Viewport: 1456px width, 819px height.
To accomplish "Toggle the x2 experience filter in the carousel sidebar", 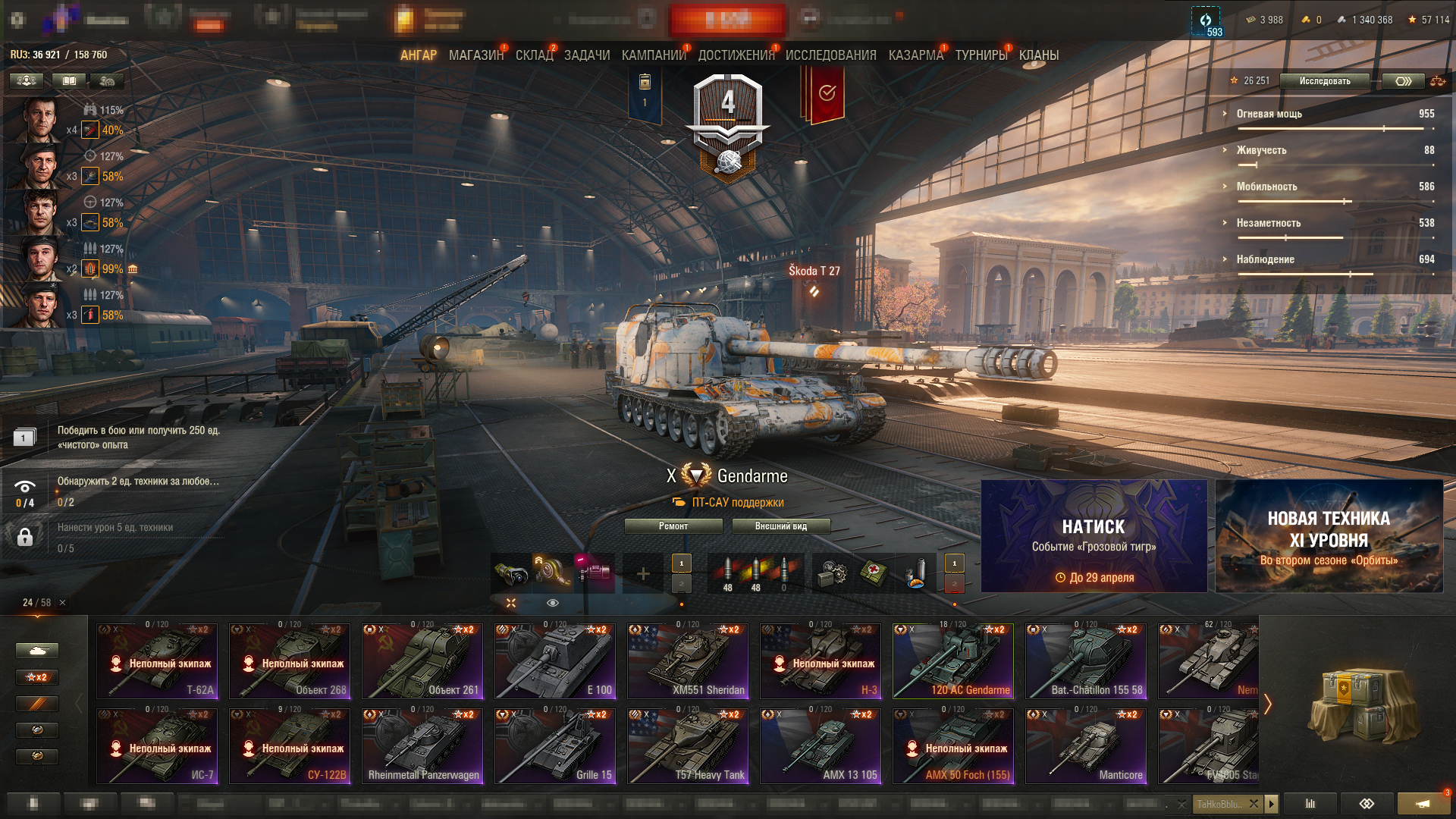I will coord(36,677).
